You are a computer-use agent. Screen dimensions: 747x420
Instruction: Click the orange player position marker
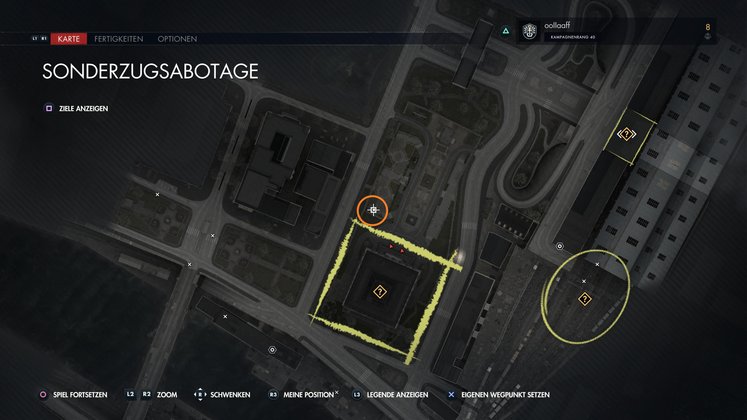pos(374,210)
